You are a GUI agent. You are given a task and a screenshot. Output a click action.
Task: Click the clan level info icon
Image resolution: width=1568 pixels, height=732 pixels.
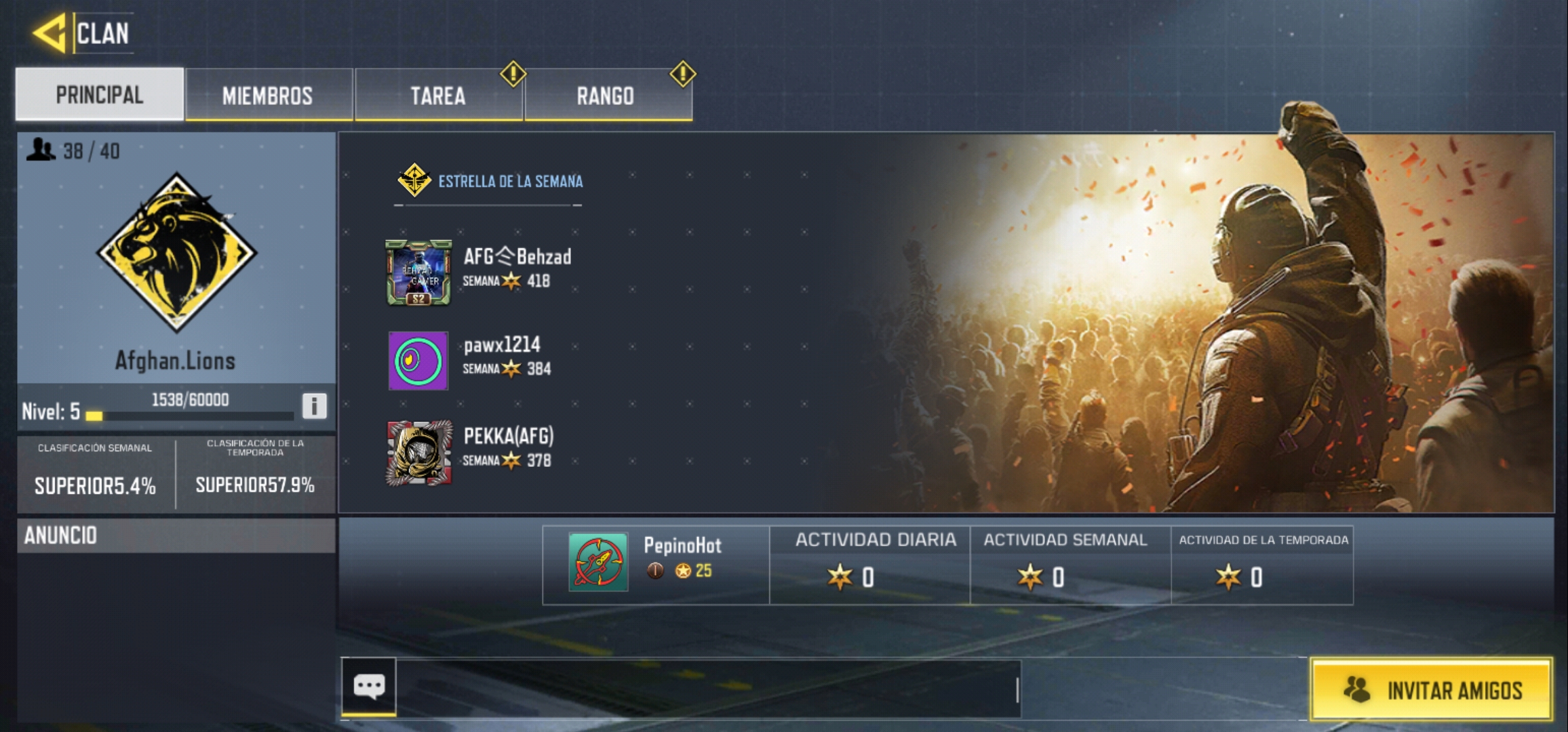[x=314, y=406]
